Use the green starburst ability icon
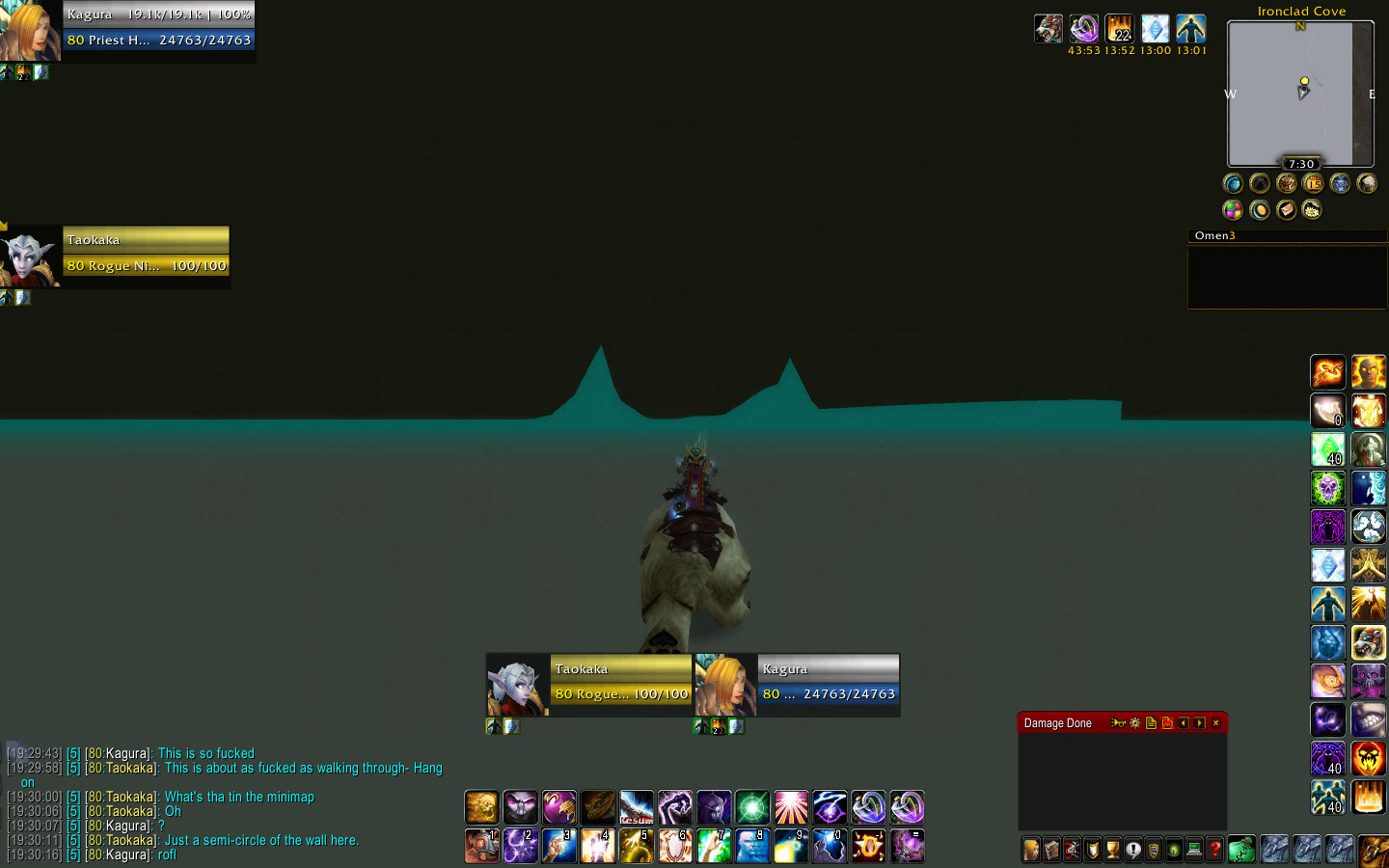This screenshot has width=1389, height=868. pyautogui.click(x=752, y=807)
